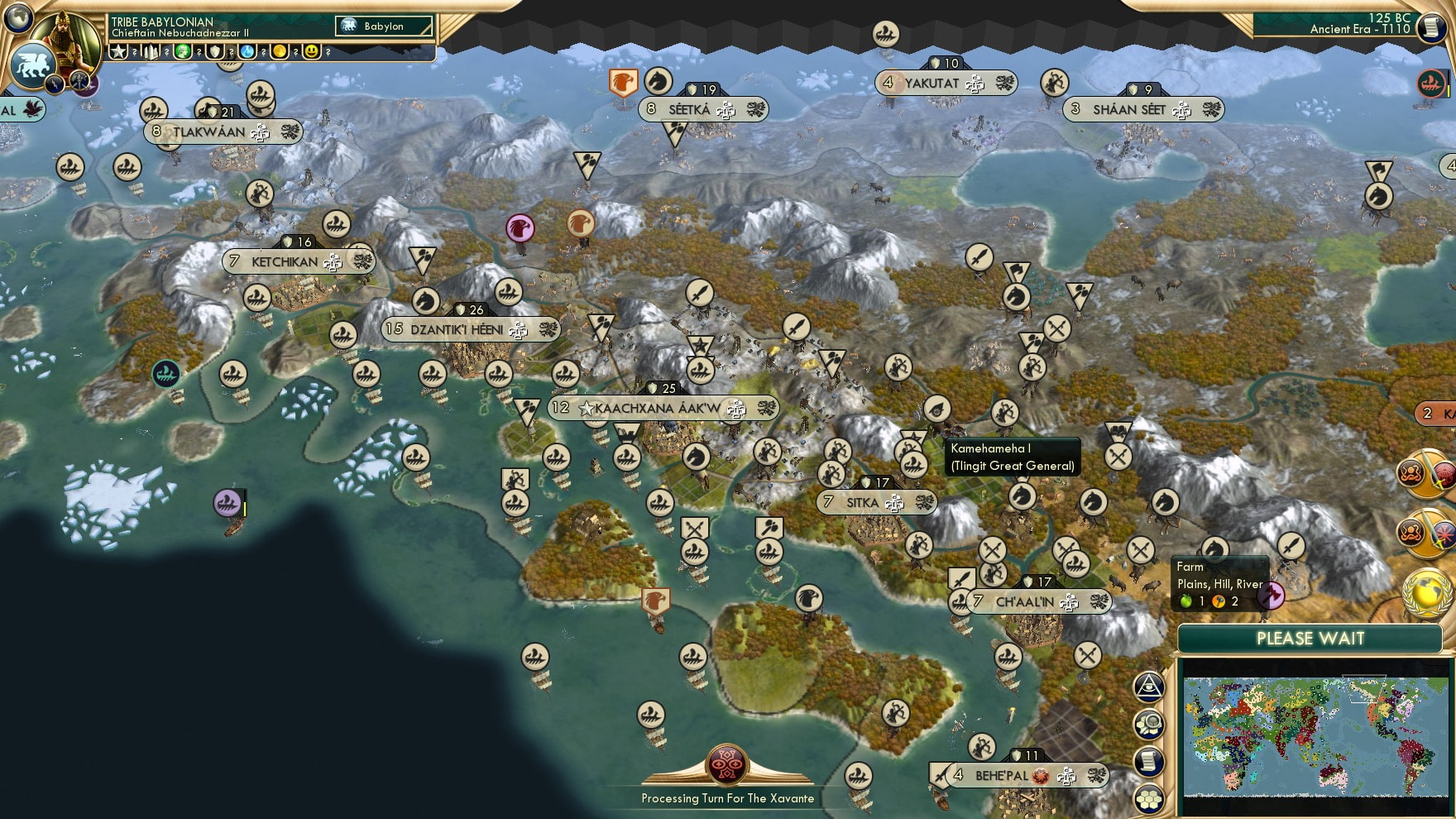Click the gold coin icon
Screen dimensions: 1456x819
pos(280,52)
